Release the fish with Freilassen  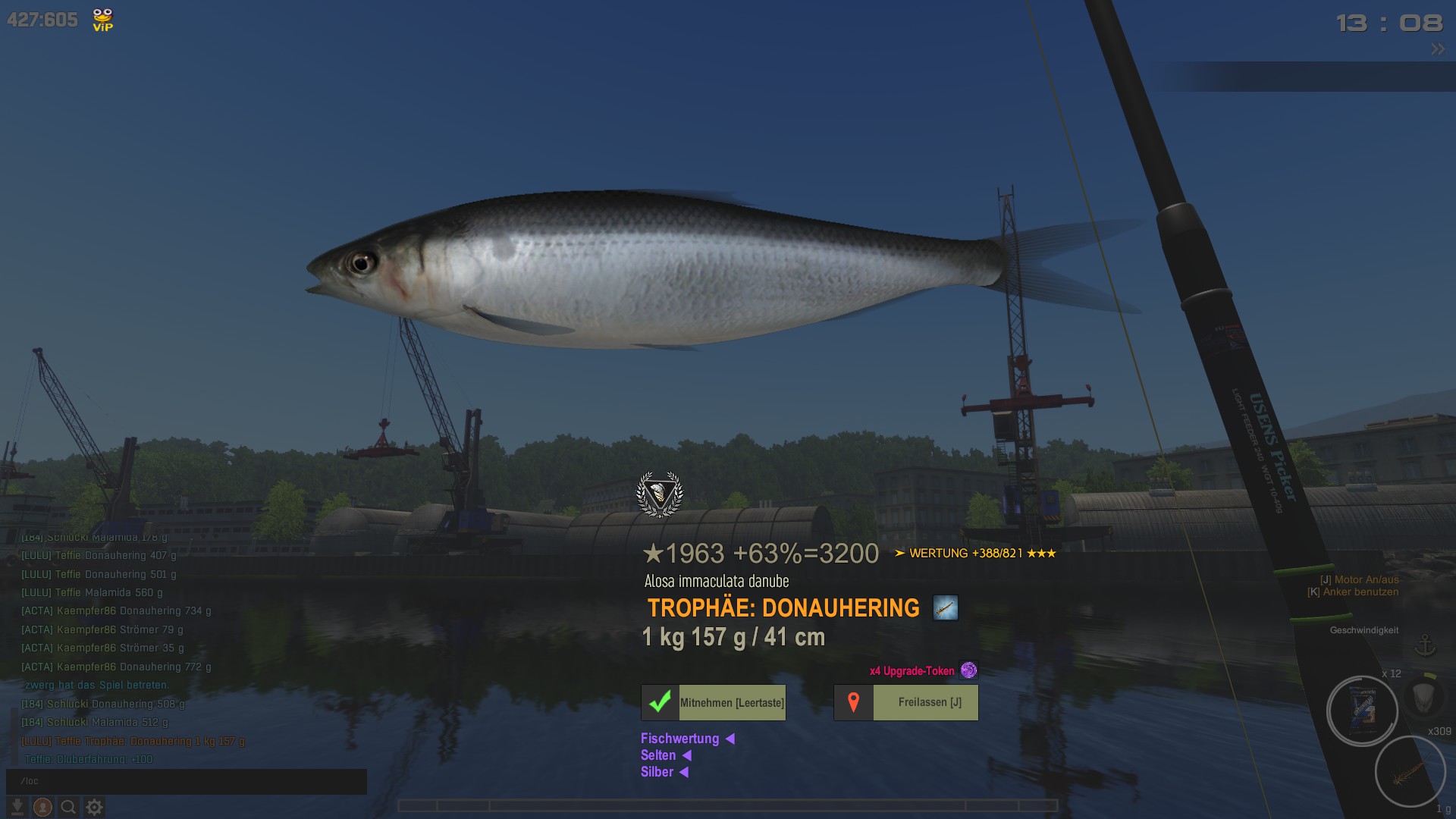[x=906, y=702]
